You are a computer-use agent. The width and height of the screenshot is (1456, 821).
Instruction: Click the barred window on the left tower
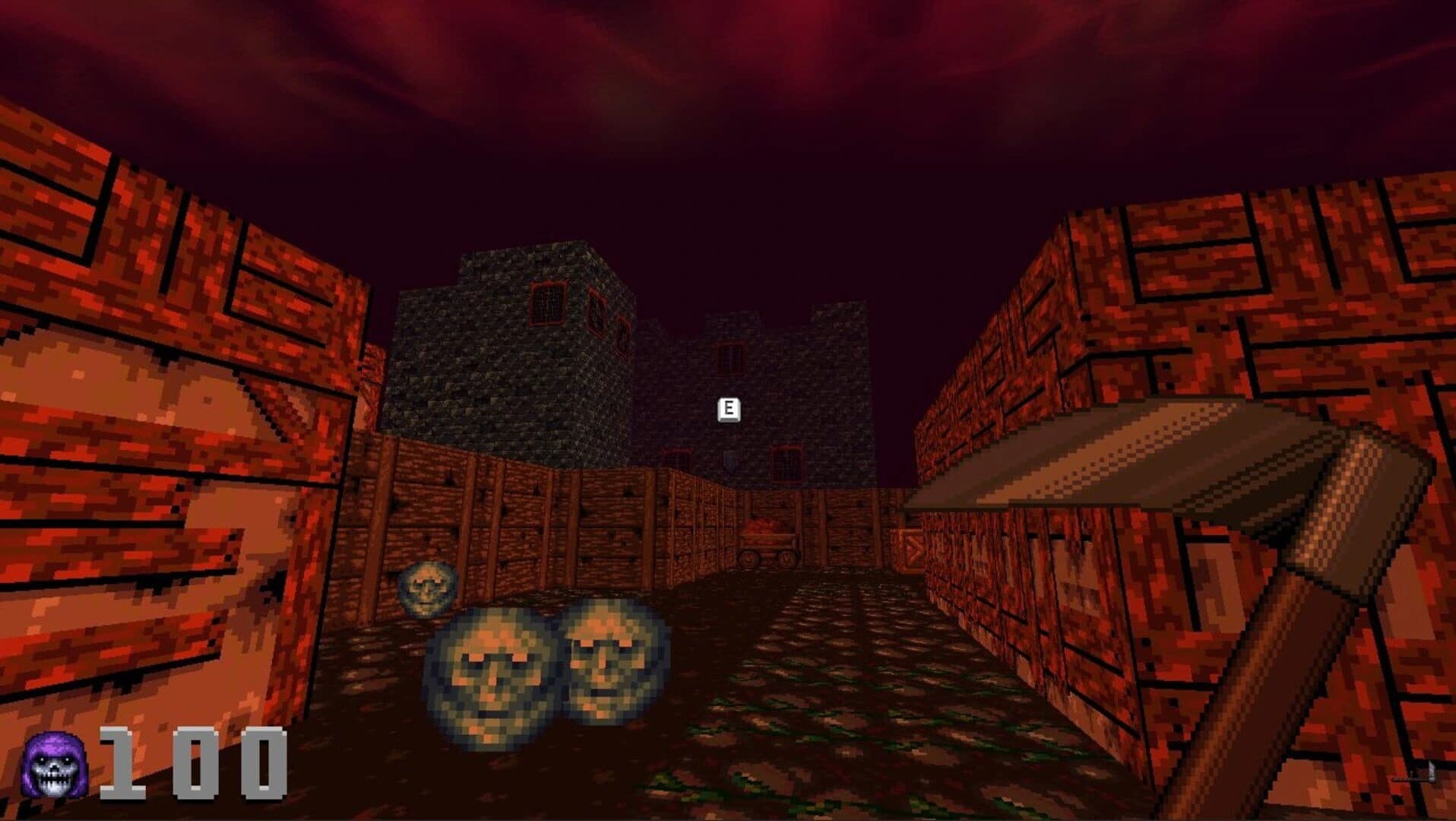pyautogui.click(x=546, y=304)
